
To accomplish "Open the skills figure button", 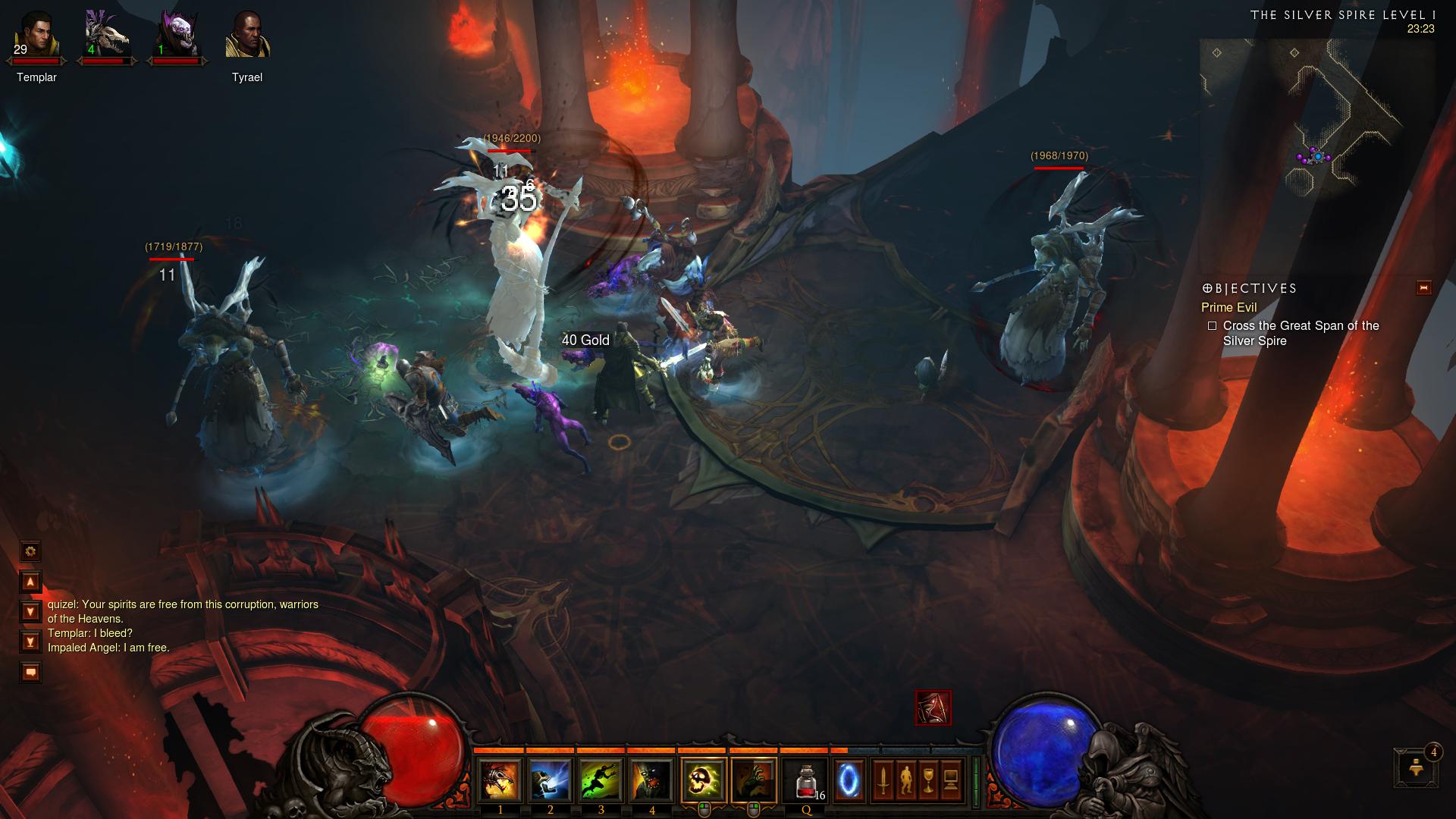I will (905, 780).
